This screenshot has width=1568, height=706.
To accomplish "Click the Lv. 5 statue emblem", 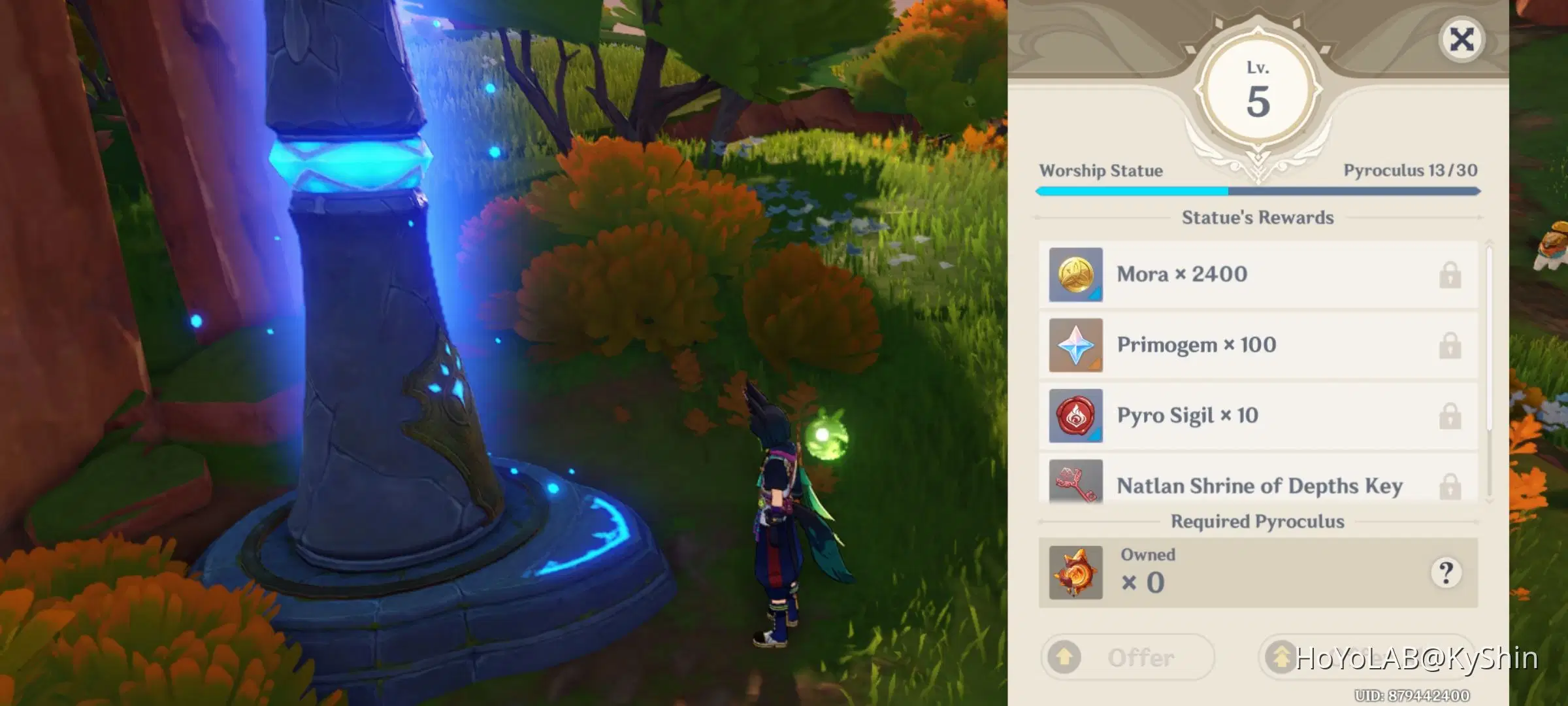I will click(x=1260, y=88).
